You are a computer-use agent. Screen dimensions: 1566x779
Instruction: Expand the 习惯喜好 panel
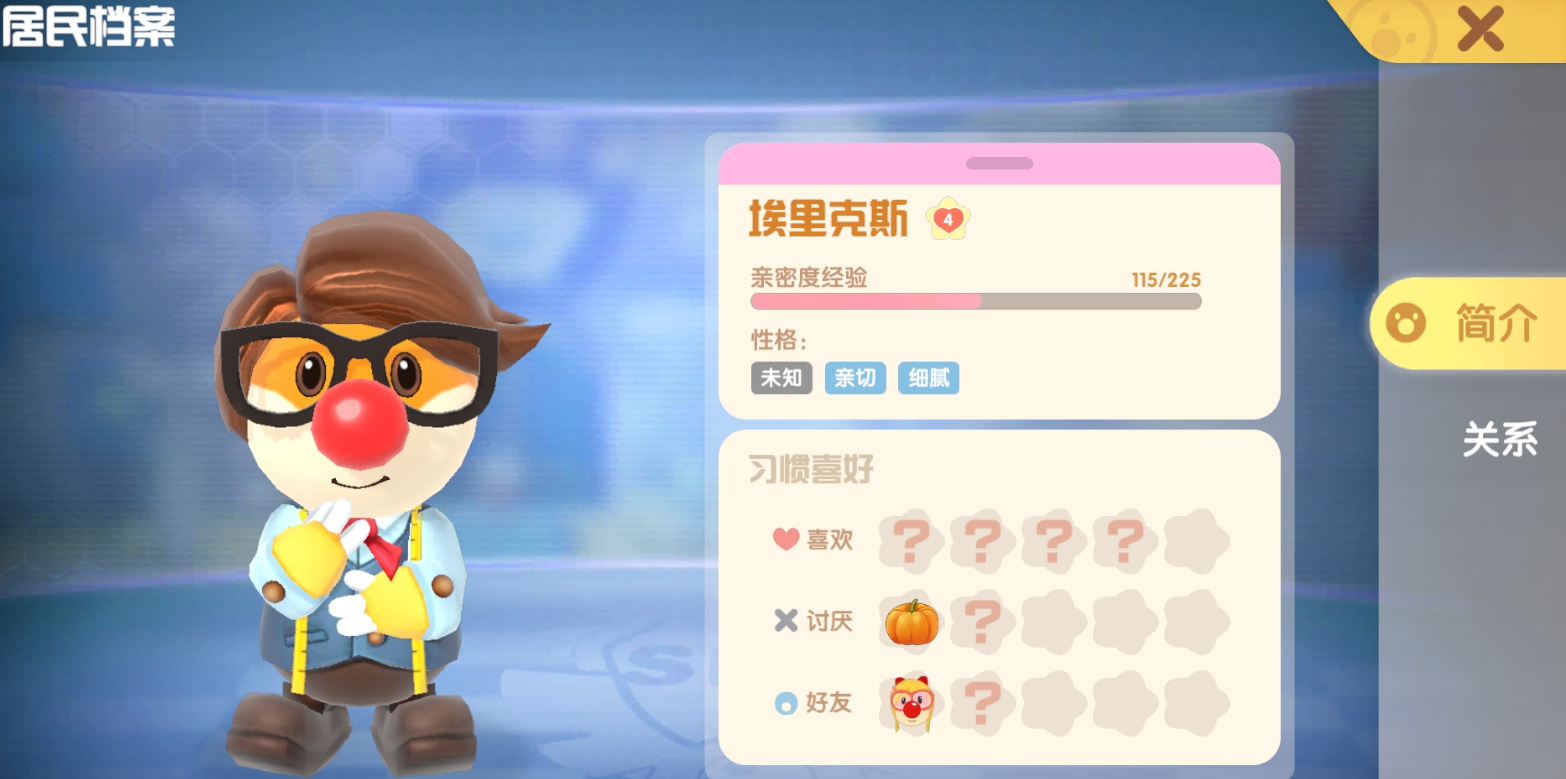pos(812,469)
